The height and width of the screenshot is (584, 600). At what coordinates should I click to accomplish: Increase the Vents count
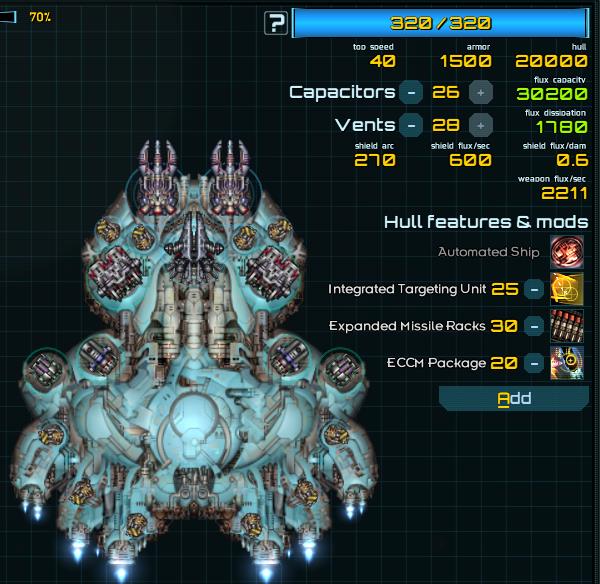click(481, 126)
